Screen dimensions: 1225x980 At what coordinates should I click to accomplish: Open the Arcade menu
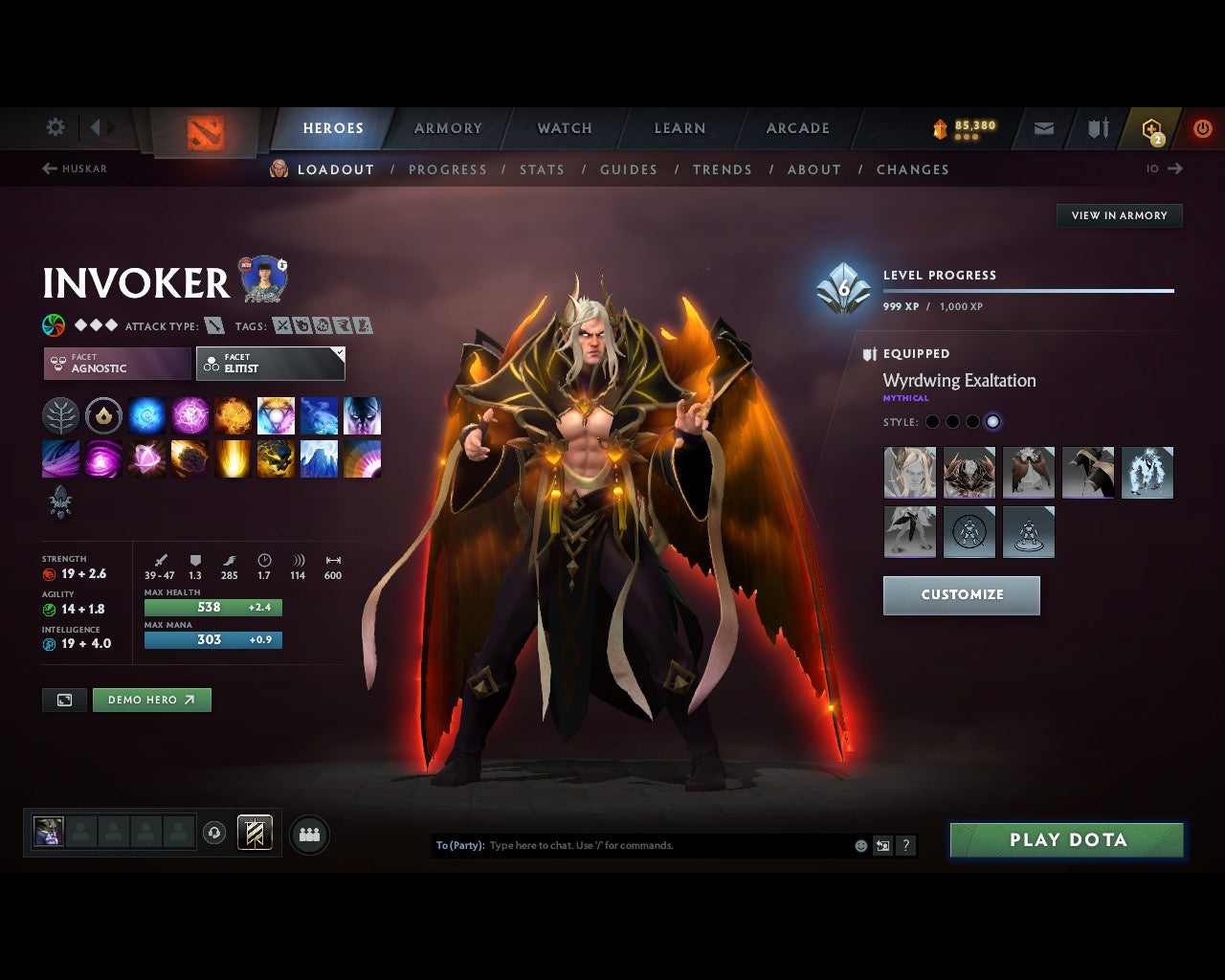click(x=797, y=127)
